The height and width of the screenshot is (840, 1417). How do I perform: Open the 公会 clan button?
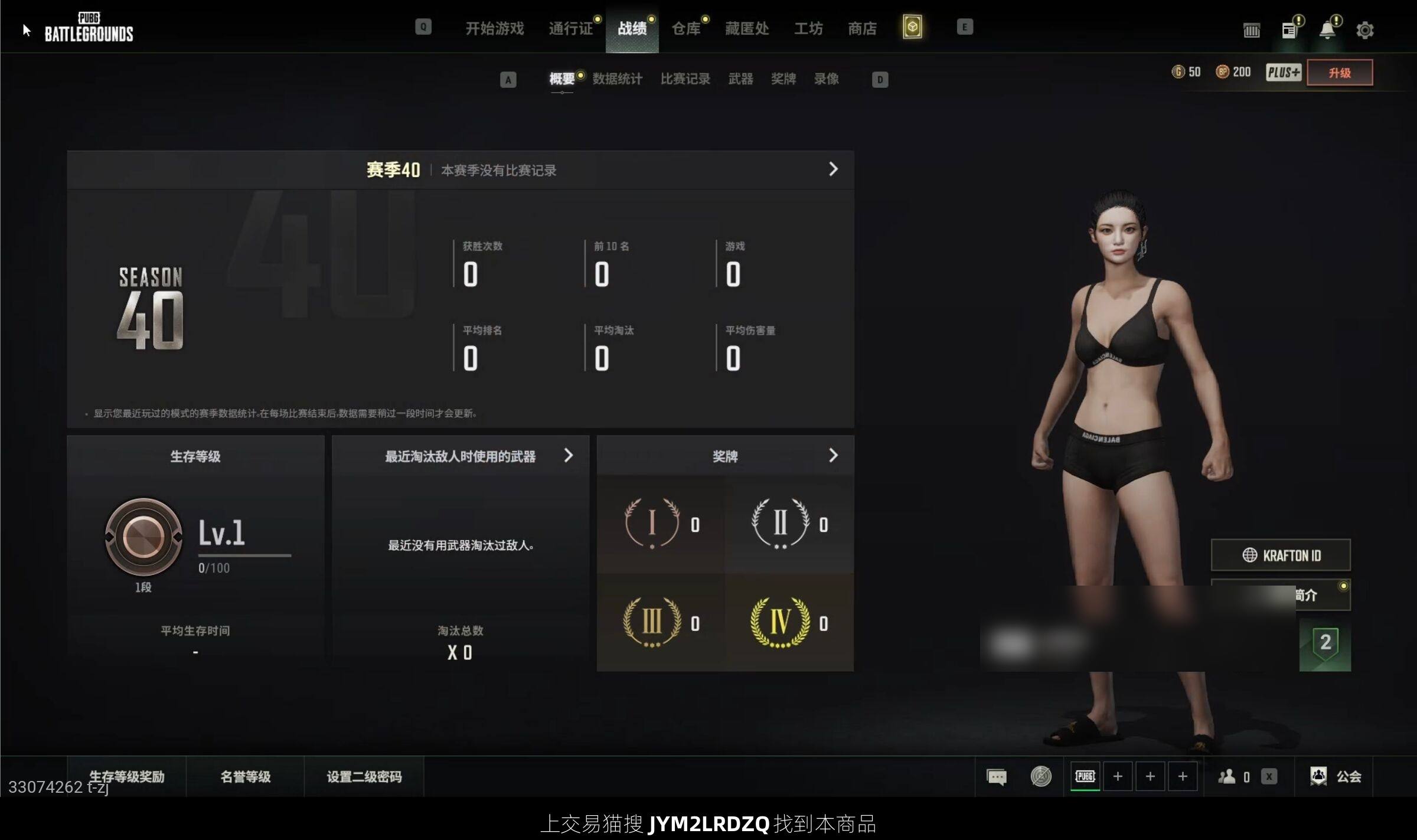click(x=1336, y=777)
